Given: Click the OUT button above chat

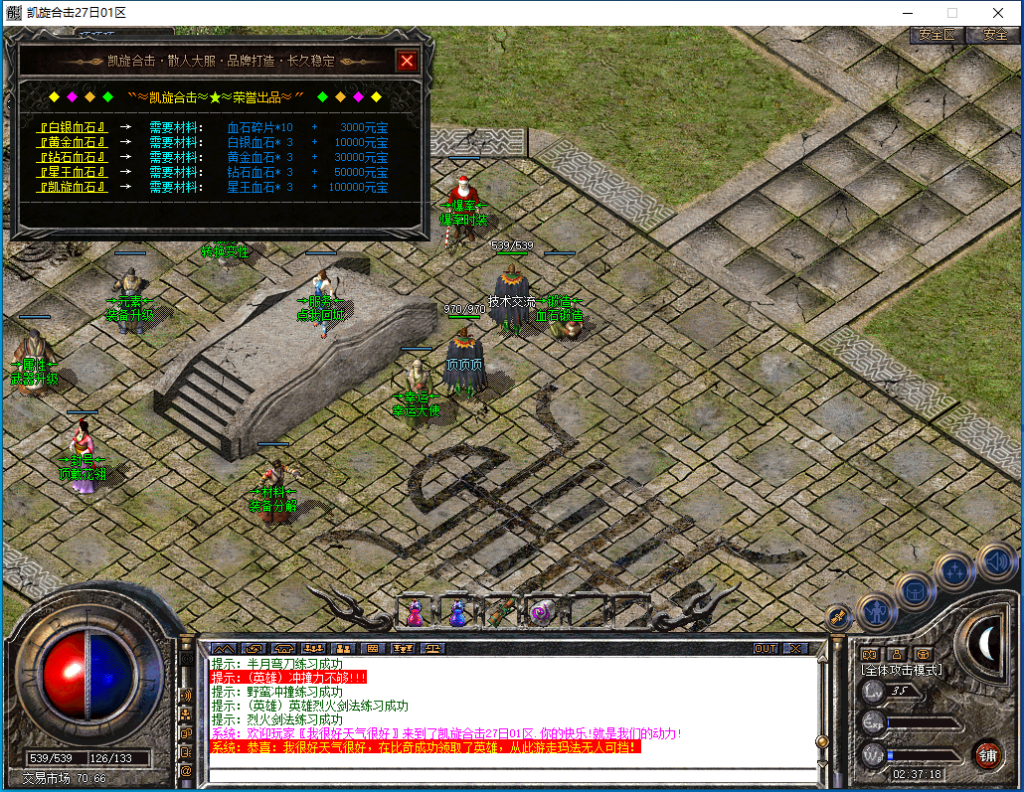Looking at the screenshot, I should pyautogui.click(x=766, y=648).
